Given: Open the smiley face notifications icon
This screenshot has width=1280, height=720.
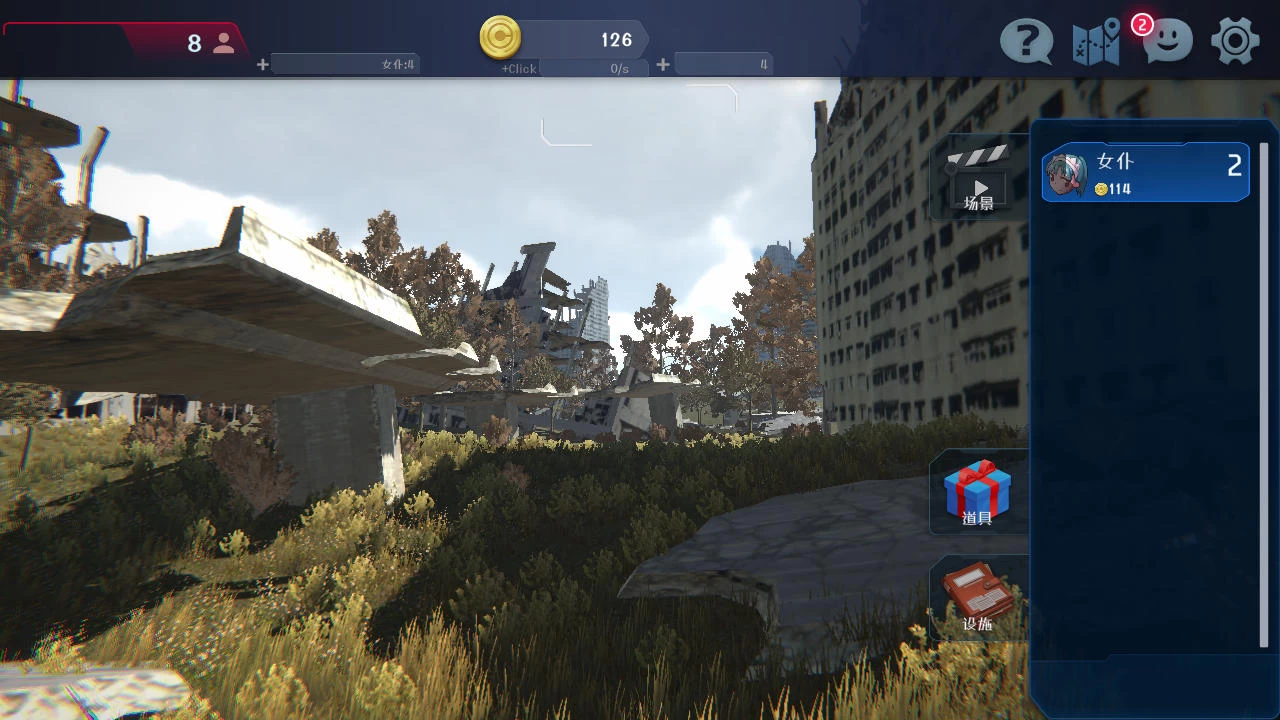Looking at the screenshot, I should coord(1167,41).
